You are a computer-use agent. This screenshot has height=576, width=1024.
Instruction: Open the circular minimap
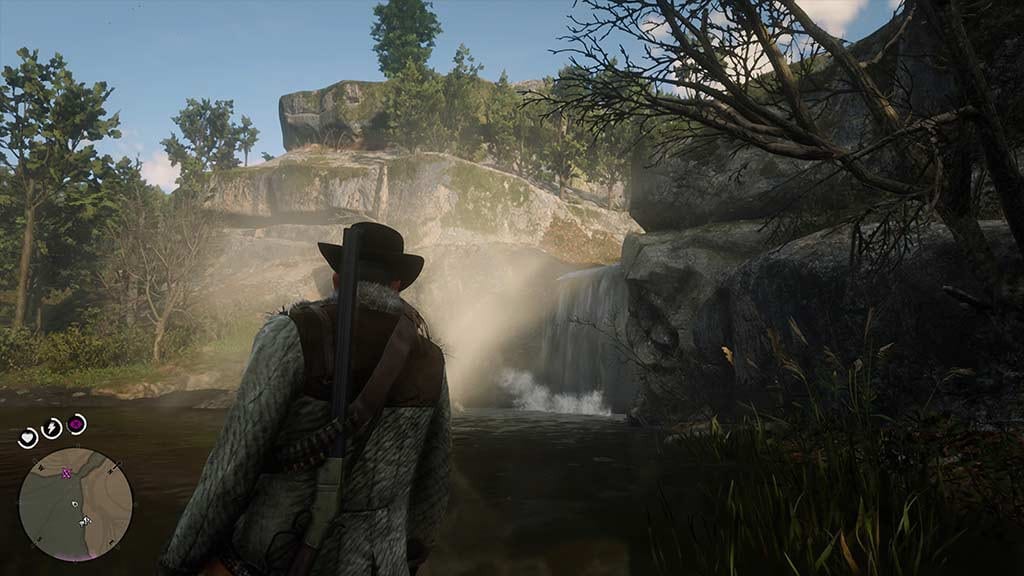75,503
